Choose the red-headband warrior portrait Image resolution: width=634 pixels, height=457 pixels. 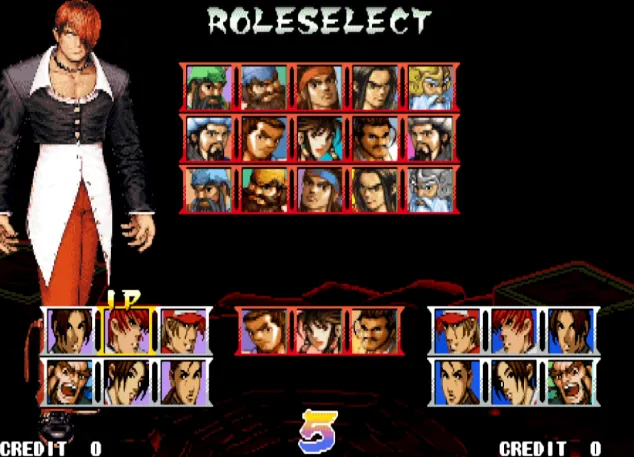click(319, 87)
